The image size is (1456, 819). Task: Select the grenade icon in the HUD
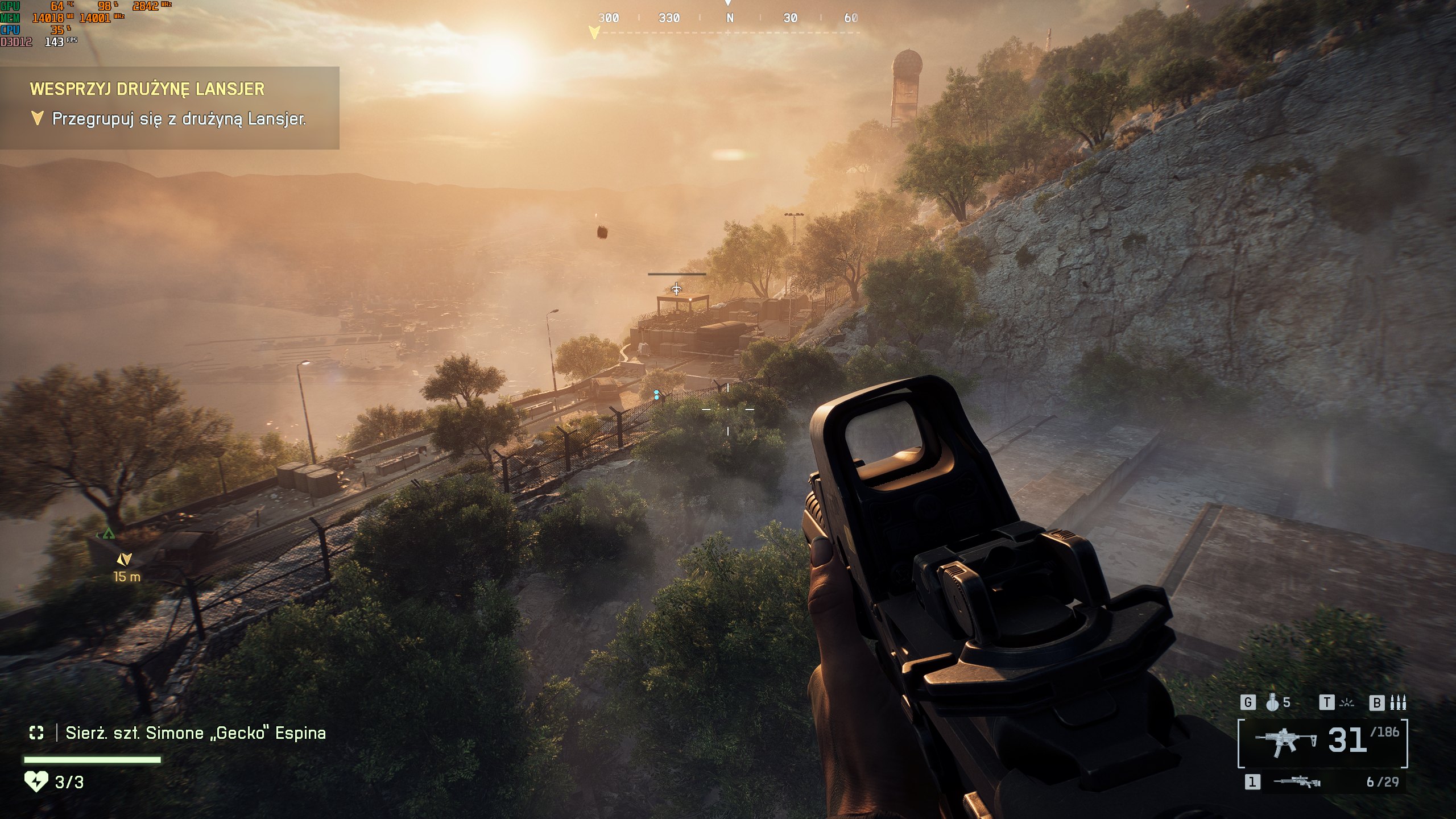1272,703
